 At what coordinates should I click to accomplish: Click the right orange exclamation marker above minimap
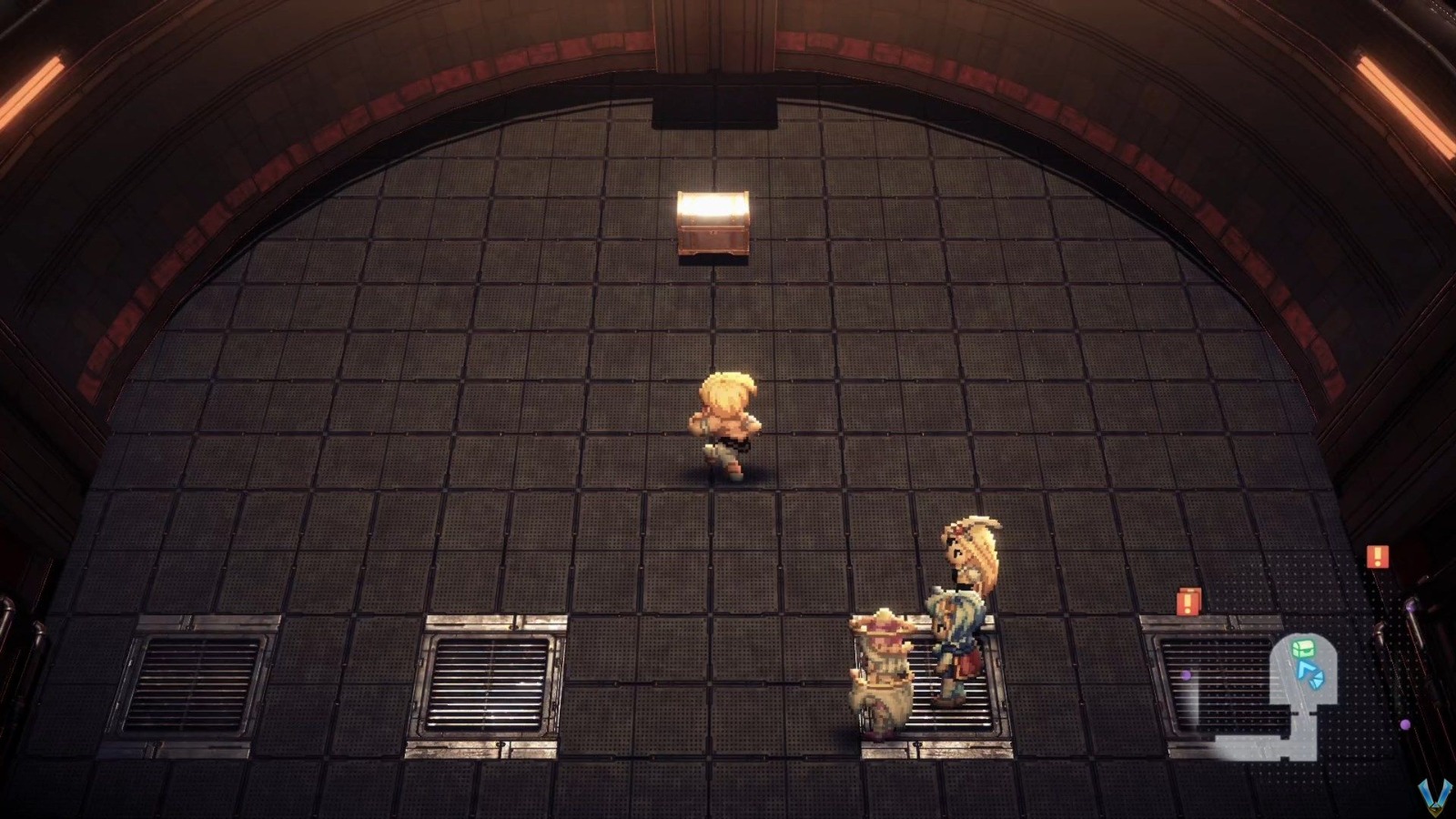click(x=1377, y=556)
